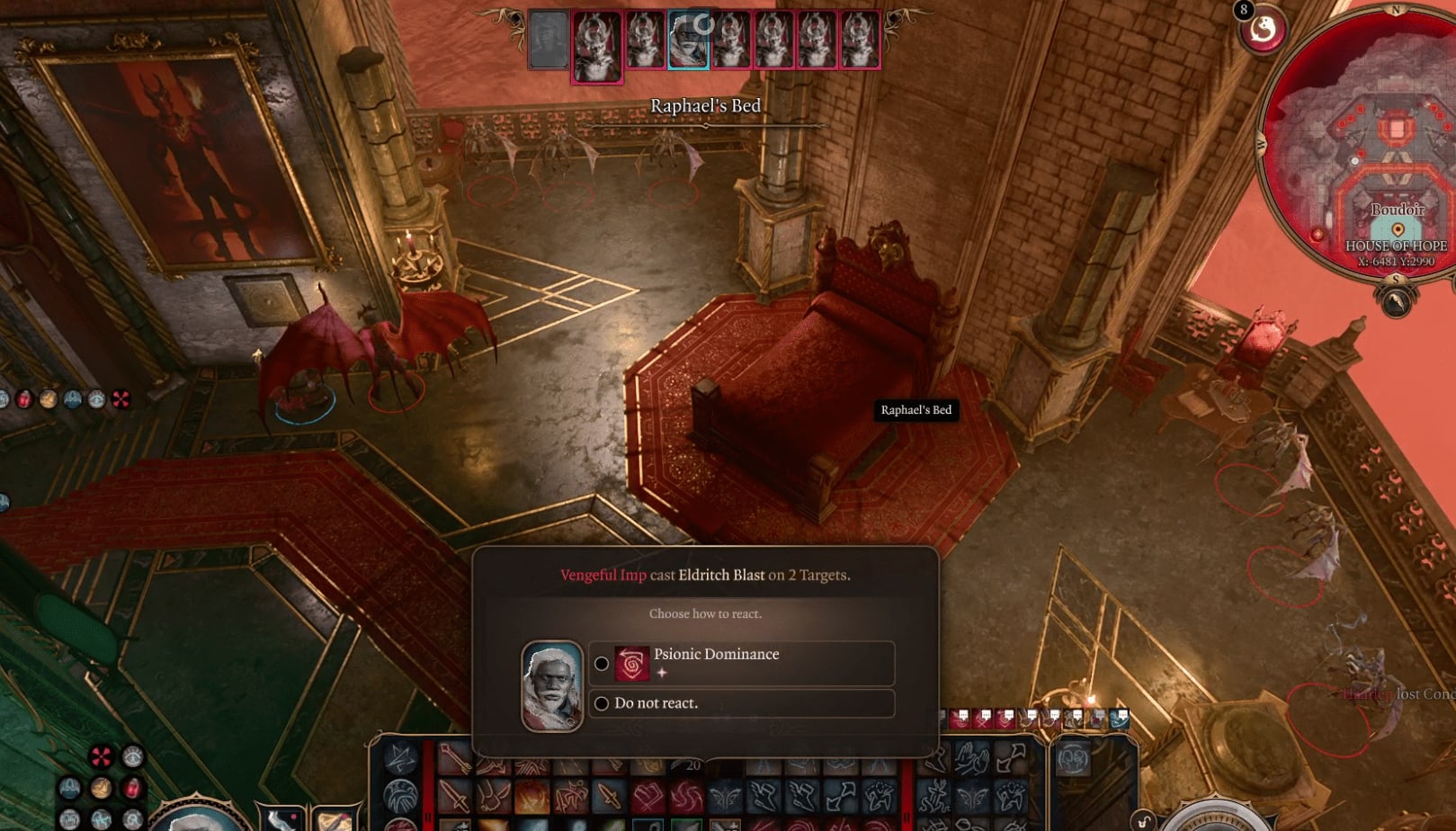Select the sword attack icon in hotbar
The height and width of the screenshot is (831, 1456).
pos(454,796)
